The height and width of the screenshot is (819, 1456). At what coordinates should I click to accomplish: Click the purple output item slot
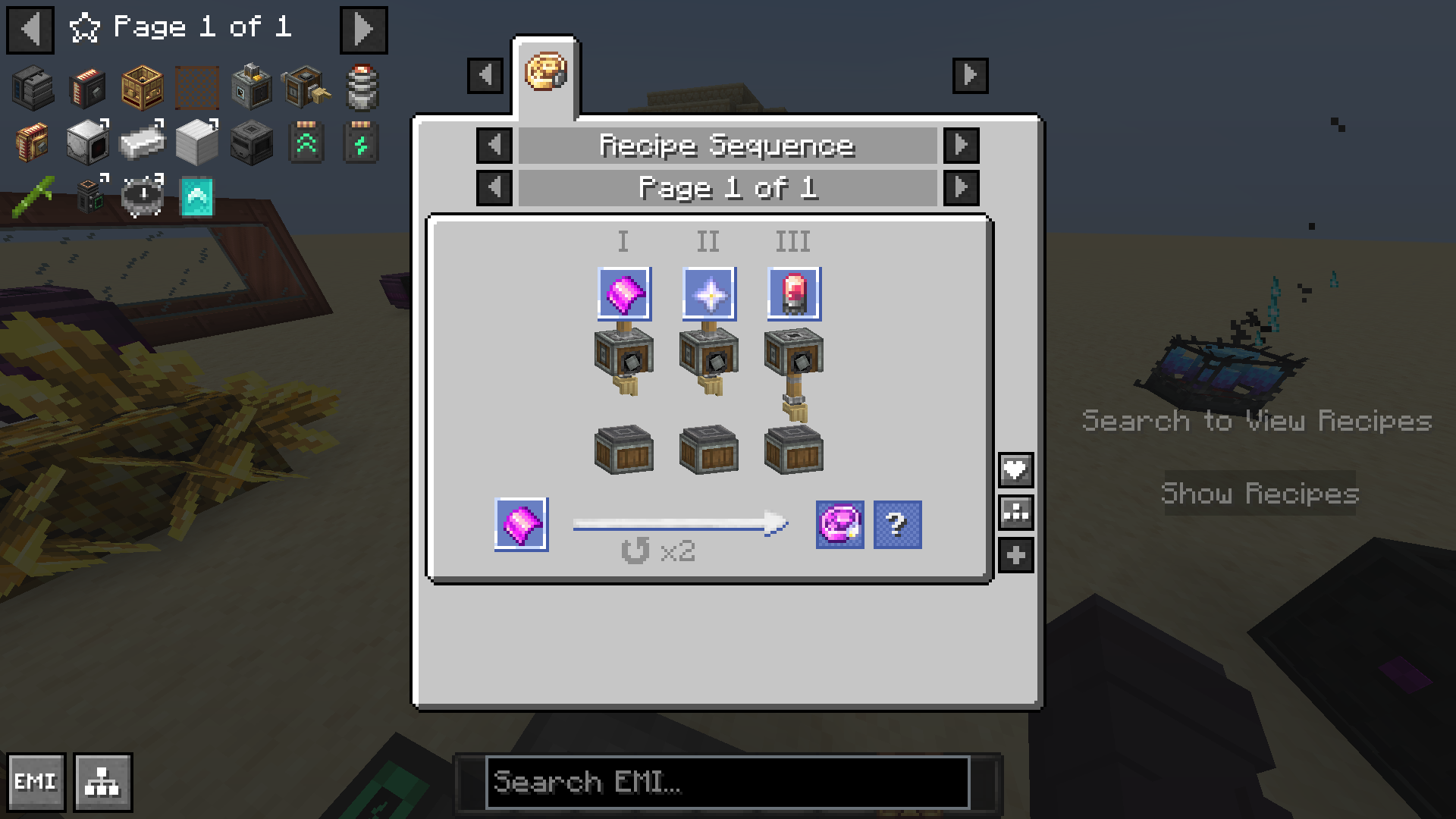[839, 524]
